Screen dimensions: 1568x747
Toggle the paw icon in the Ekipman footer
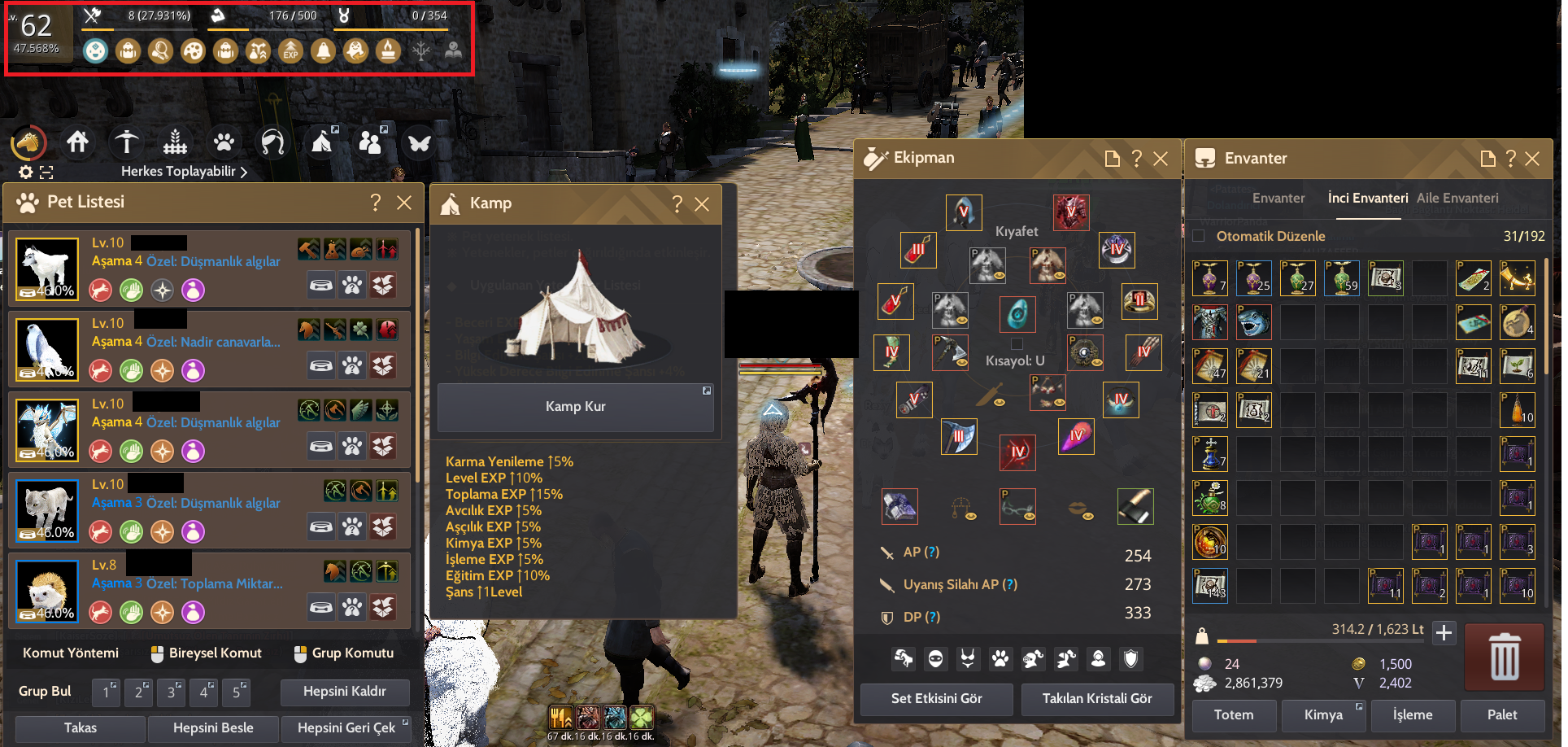point(1002,659)
